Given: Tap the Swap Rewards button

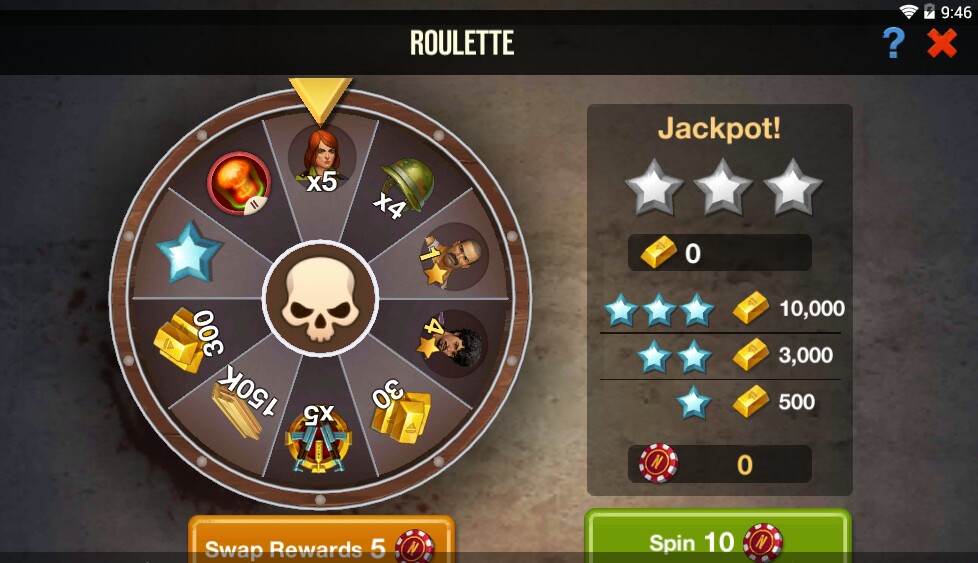Looking at the screenshot, I should [x=321, y=543].
